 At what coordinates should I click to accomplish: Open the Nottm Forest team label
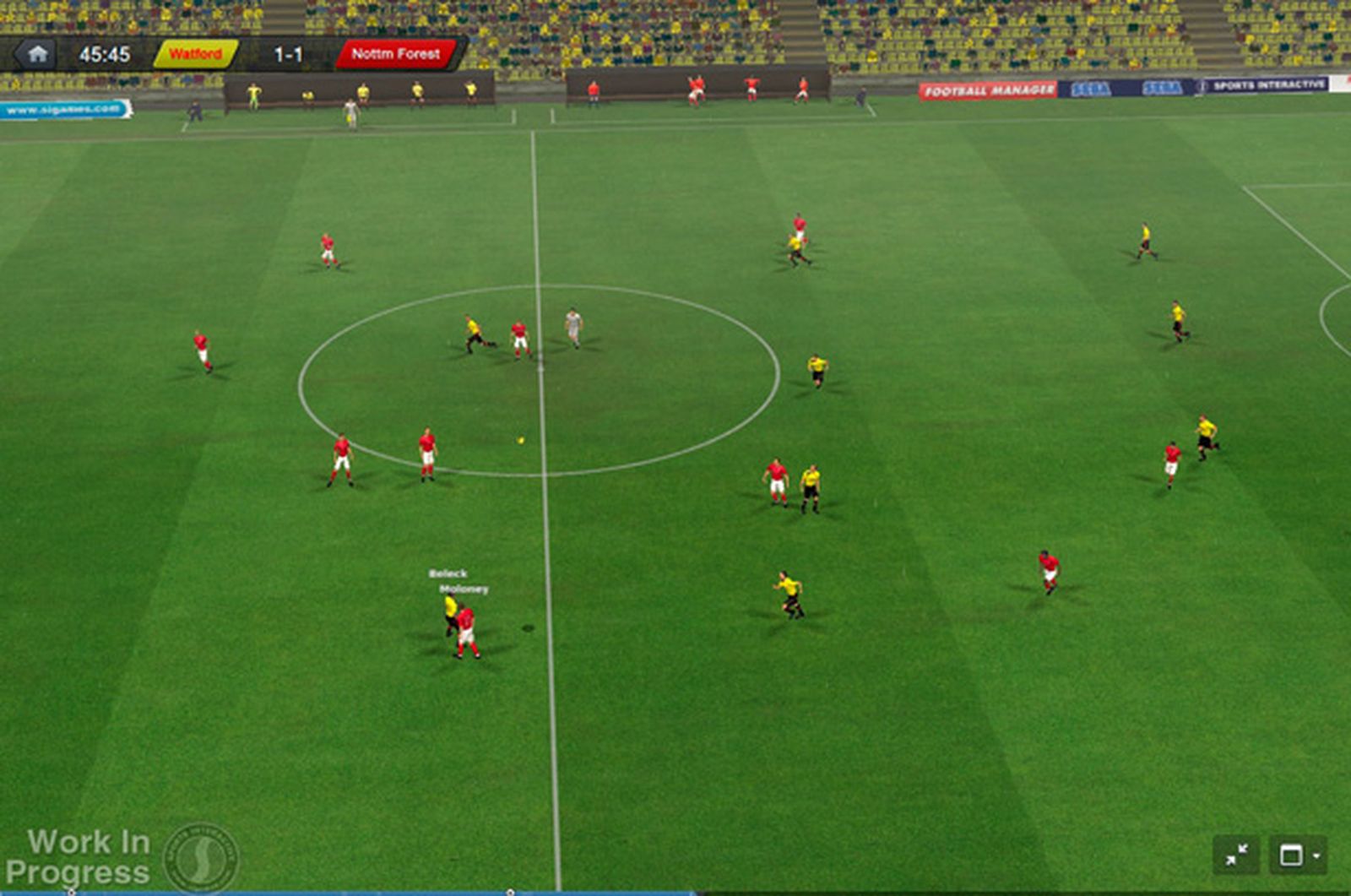[x=395, y=54]
